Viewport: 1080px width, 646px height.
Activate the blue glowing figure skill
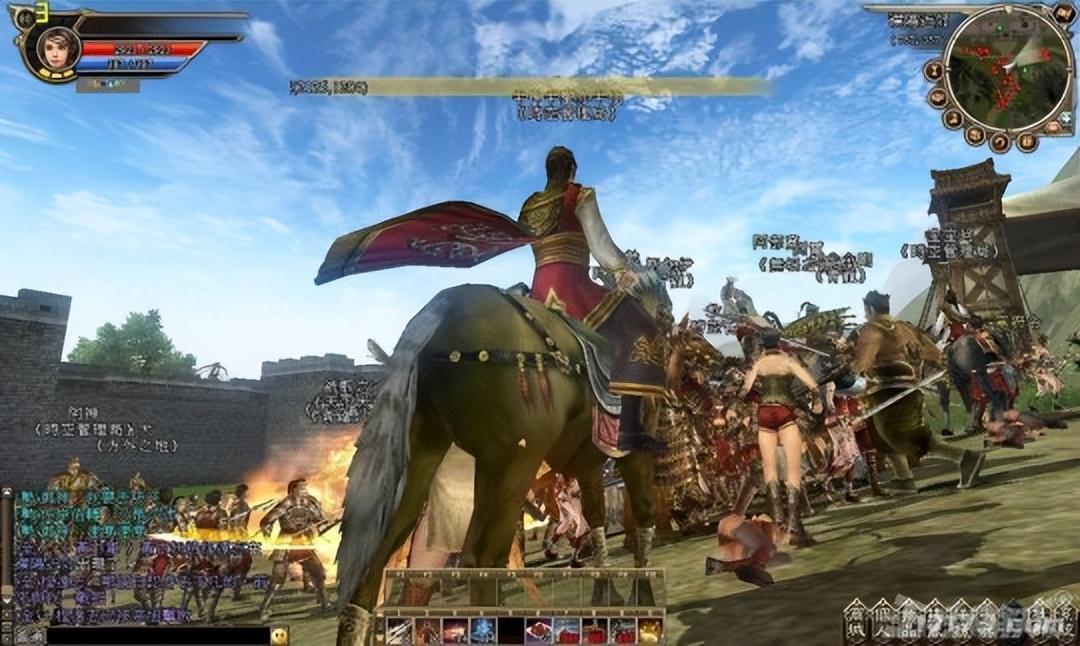click(x=483, y=631)
